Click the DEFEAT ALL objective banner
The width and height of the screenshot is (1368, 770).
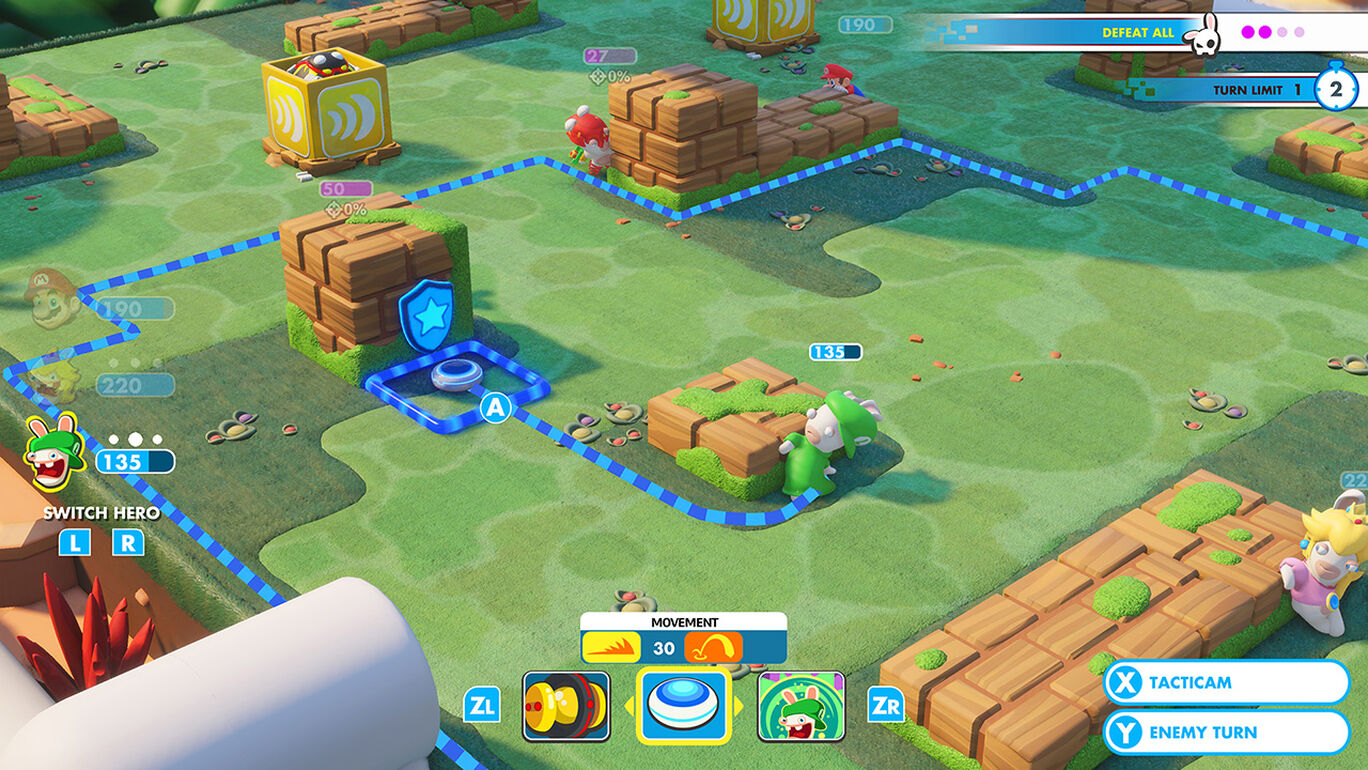(1140, 31)
